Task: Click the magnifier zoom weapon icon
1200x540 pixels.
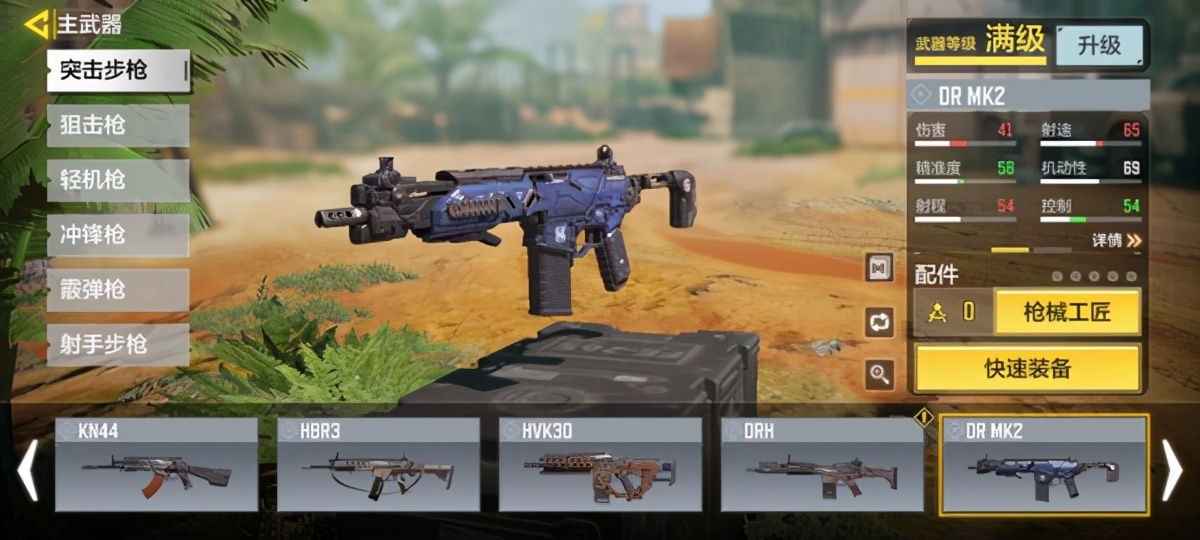Action: 880,375
